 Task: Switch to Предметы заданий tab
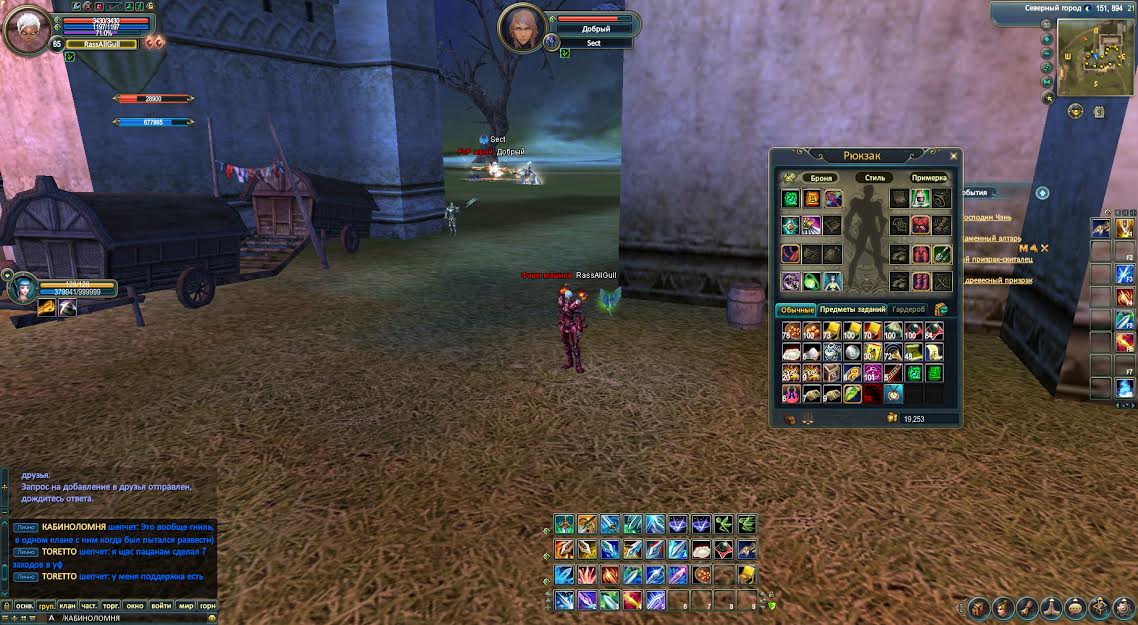coord(852,310)
